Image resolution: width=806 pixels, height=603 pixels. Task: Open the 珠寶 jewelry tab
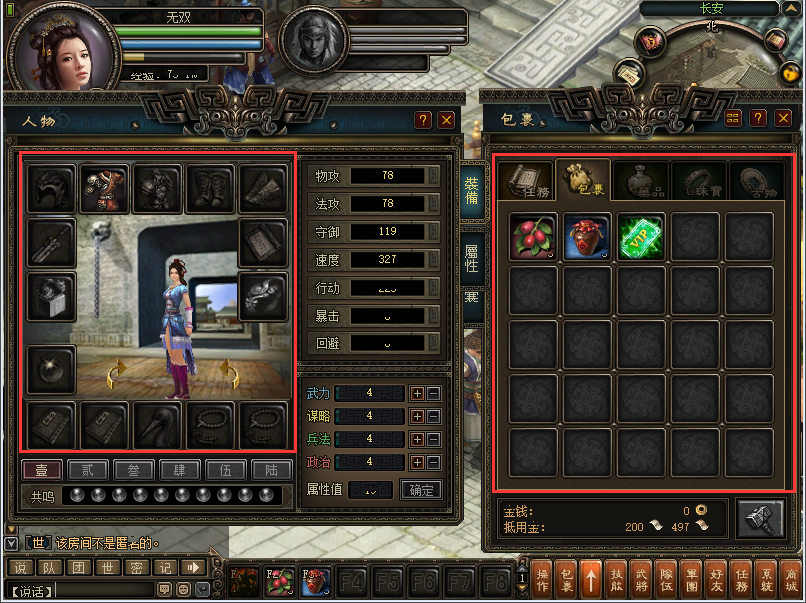tap(697, 180)
